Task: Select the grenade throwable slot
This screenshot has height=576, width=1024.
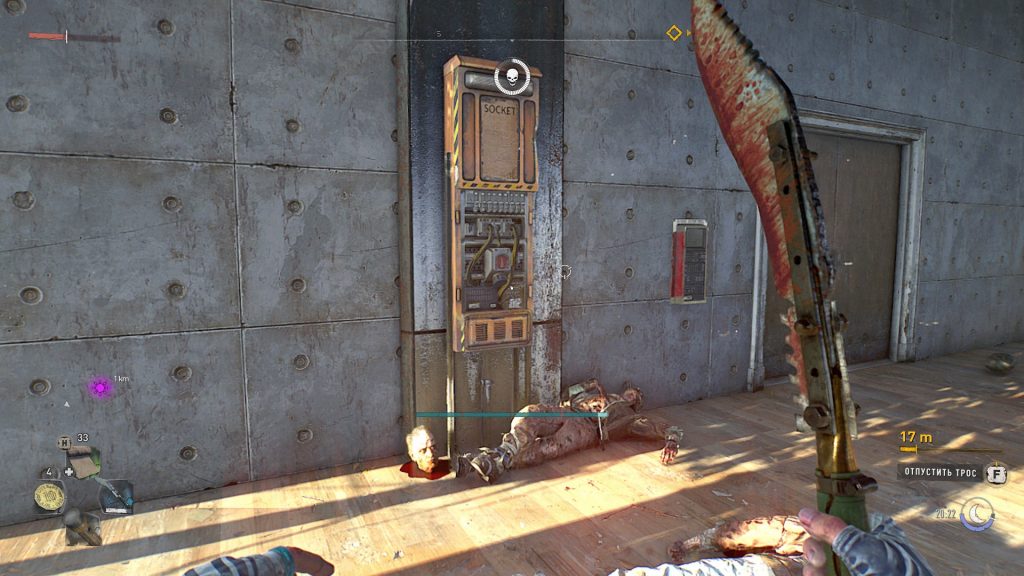Action: (x=82, y=526)
